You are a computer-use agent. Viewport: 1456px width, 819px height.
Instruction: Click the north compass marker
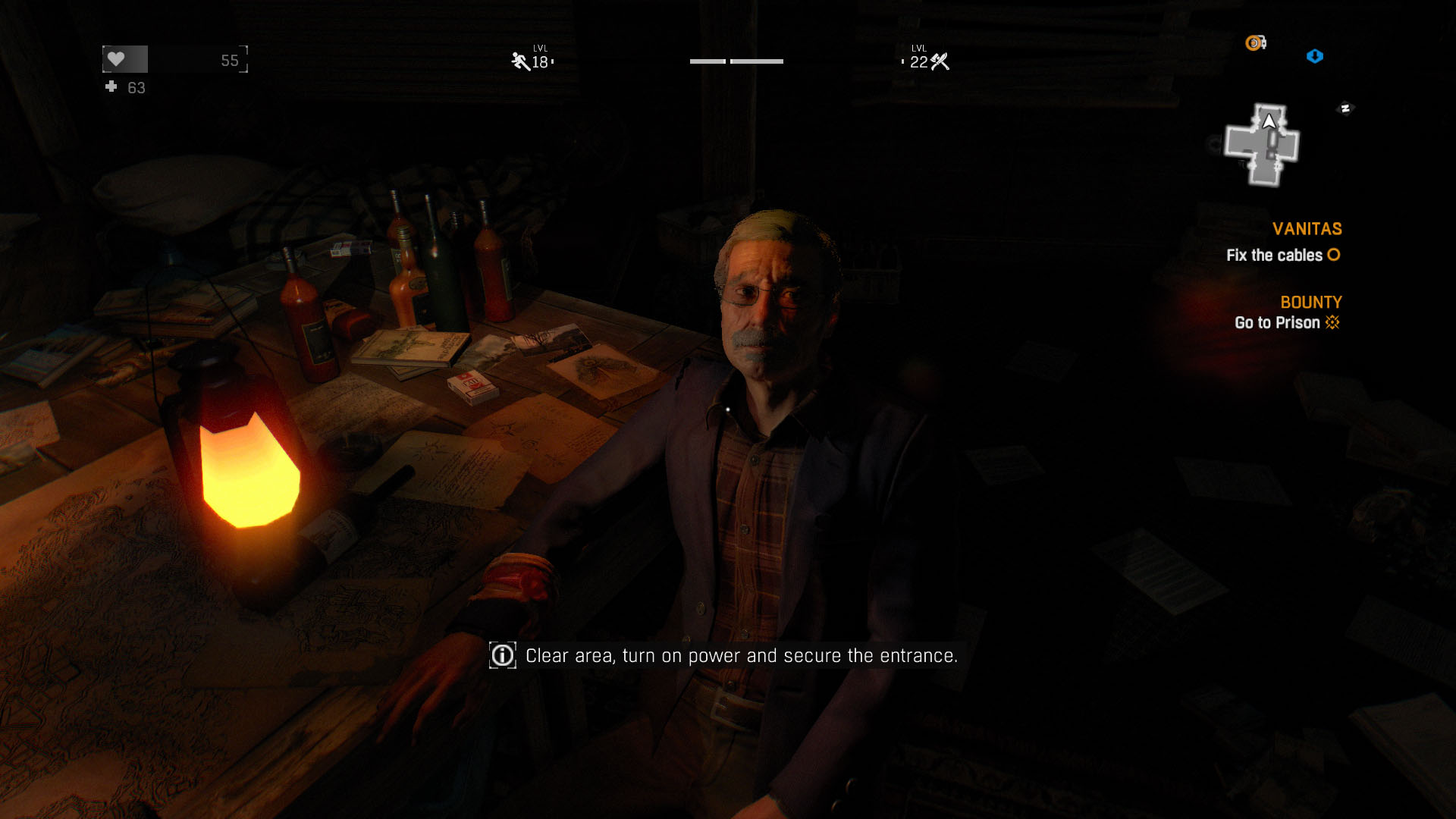point(1345,108)
